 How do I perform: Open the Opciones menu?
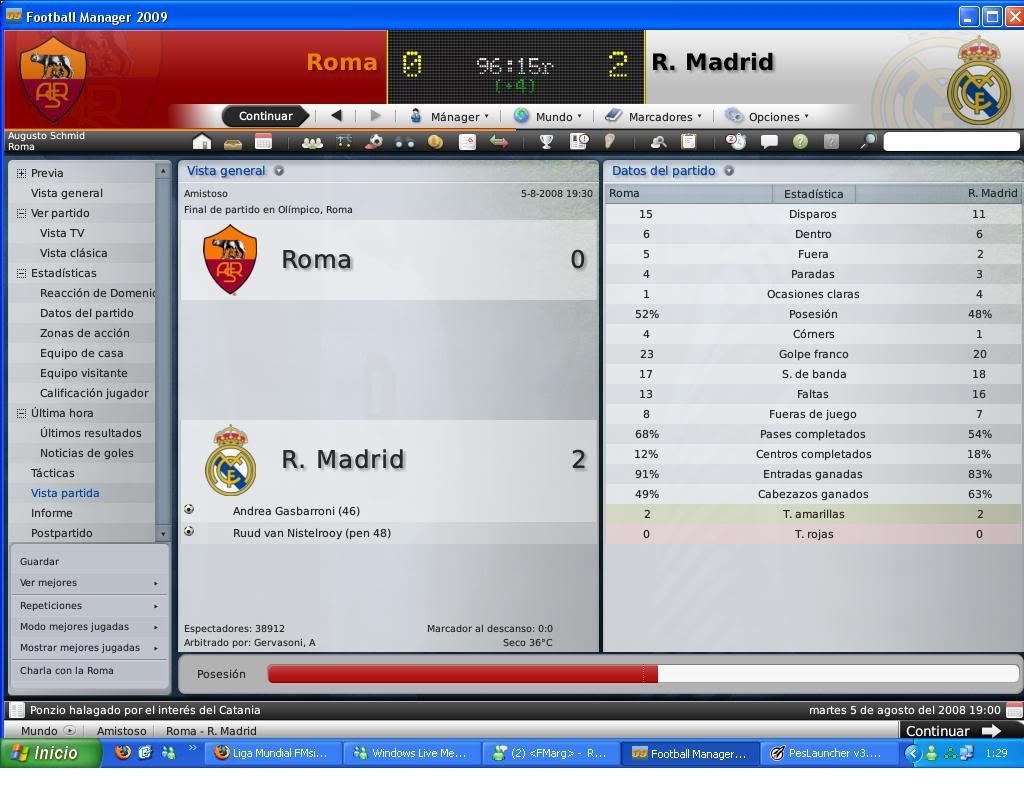(767, 116)
